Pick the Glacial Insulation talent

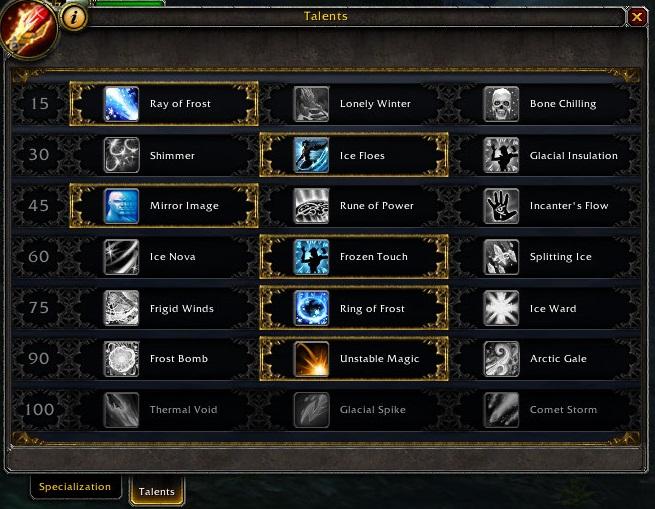[x=544, y=155]
